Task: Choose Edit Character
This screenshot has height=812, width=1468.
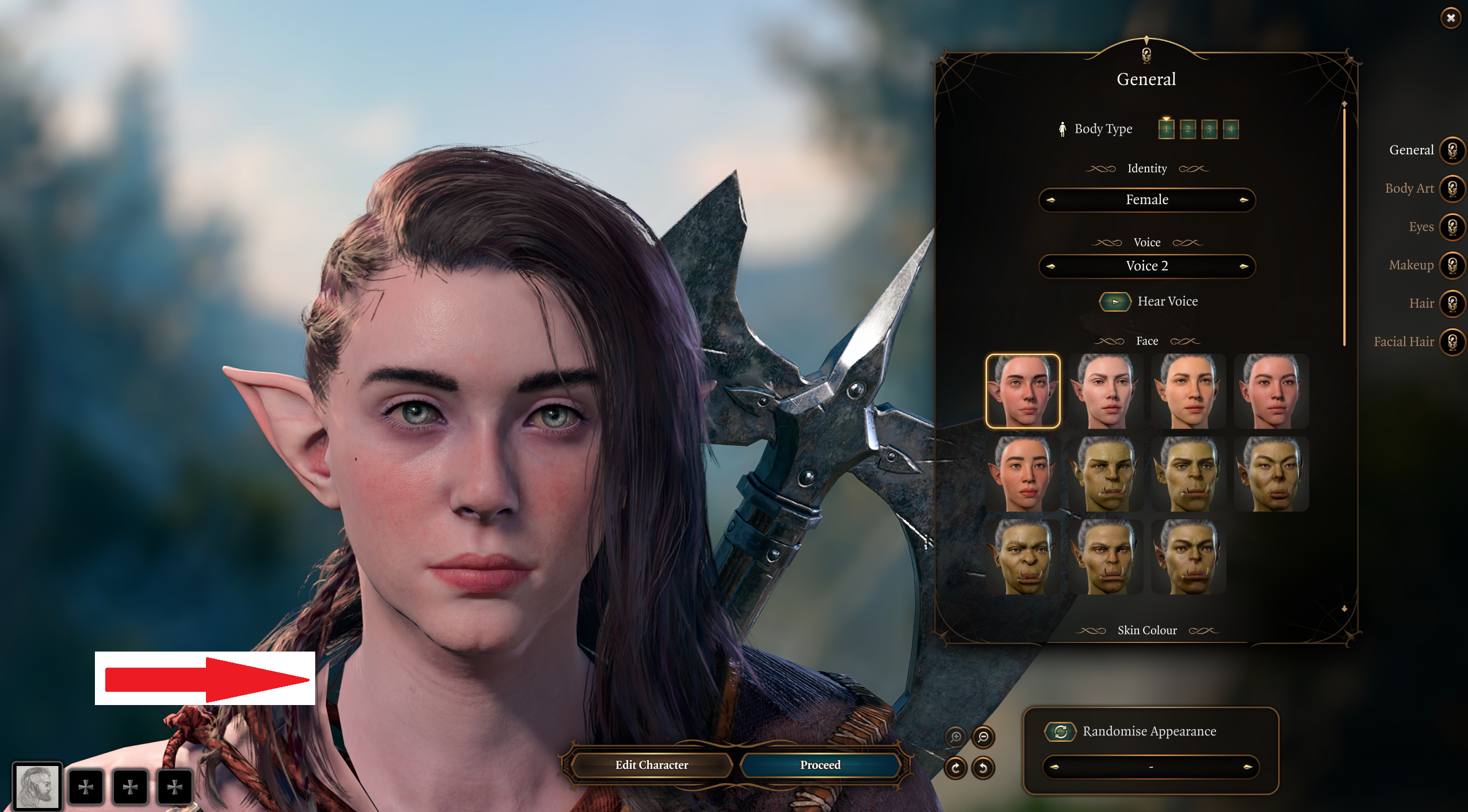Action: (652, 765)
